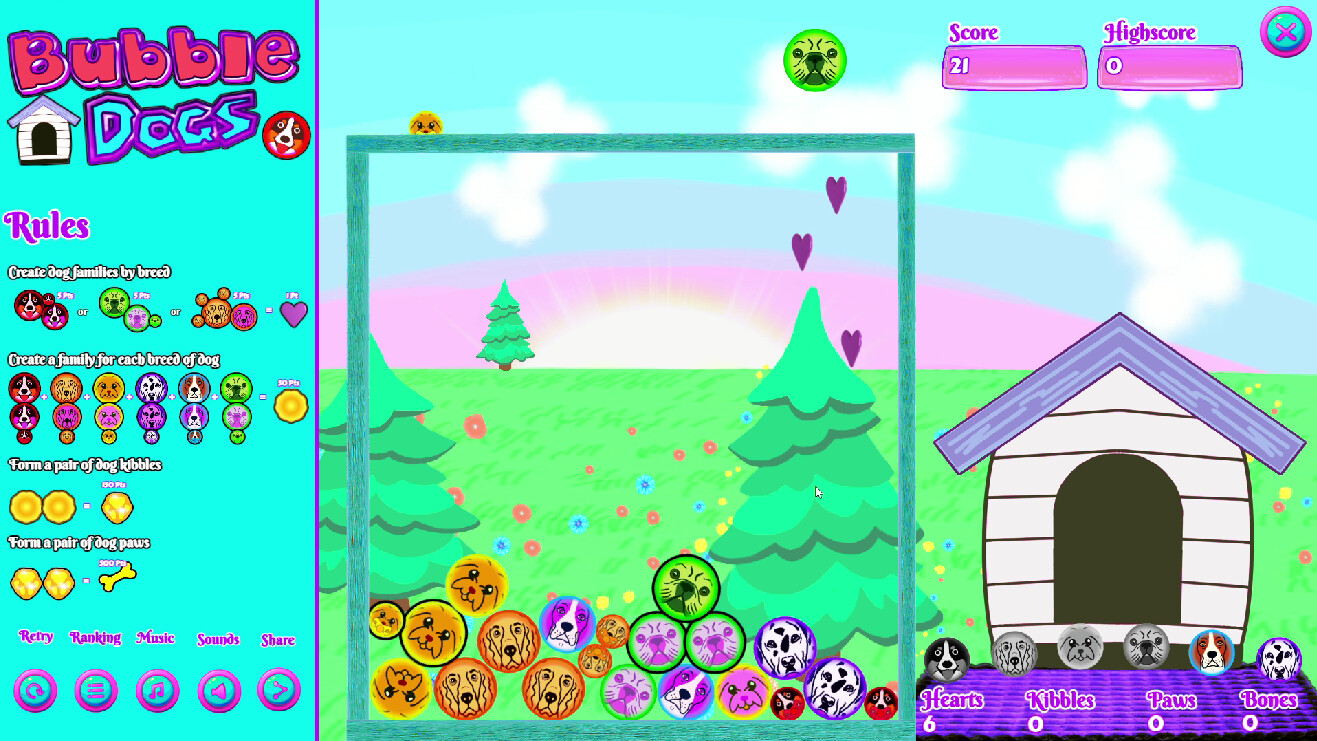The width and height of the screenshot is (1317, 741).
Task: Toggle the Music button
Action: coord(158,690)
